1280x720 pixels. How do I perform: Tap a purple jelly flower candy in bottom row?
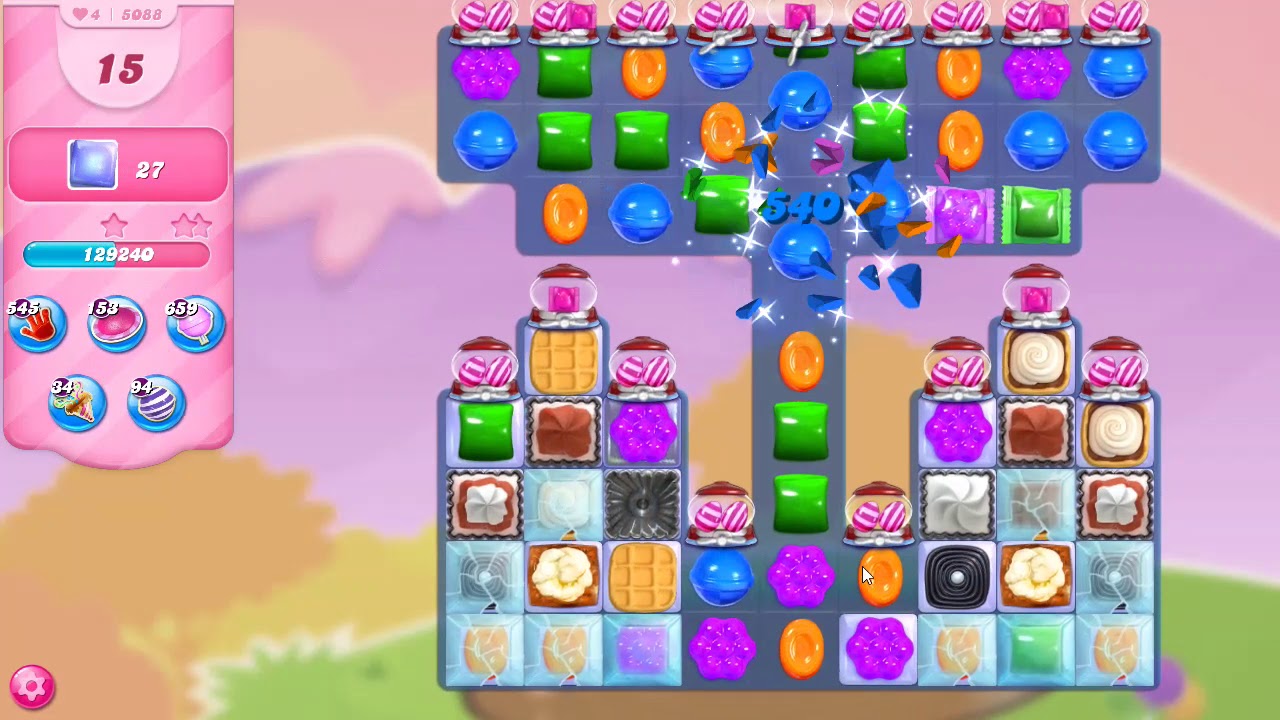click(720, 651)
